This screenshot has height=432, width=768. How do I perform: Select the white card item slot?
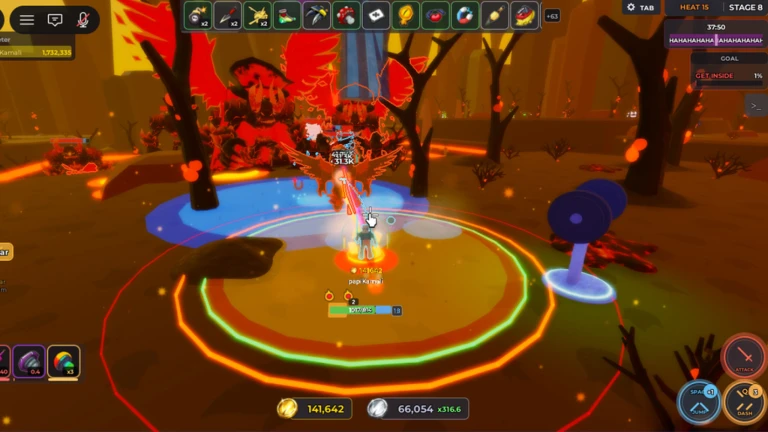click(x=376, y=15)
